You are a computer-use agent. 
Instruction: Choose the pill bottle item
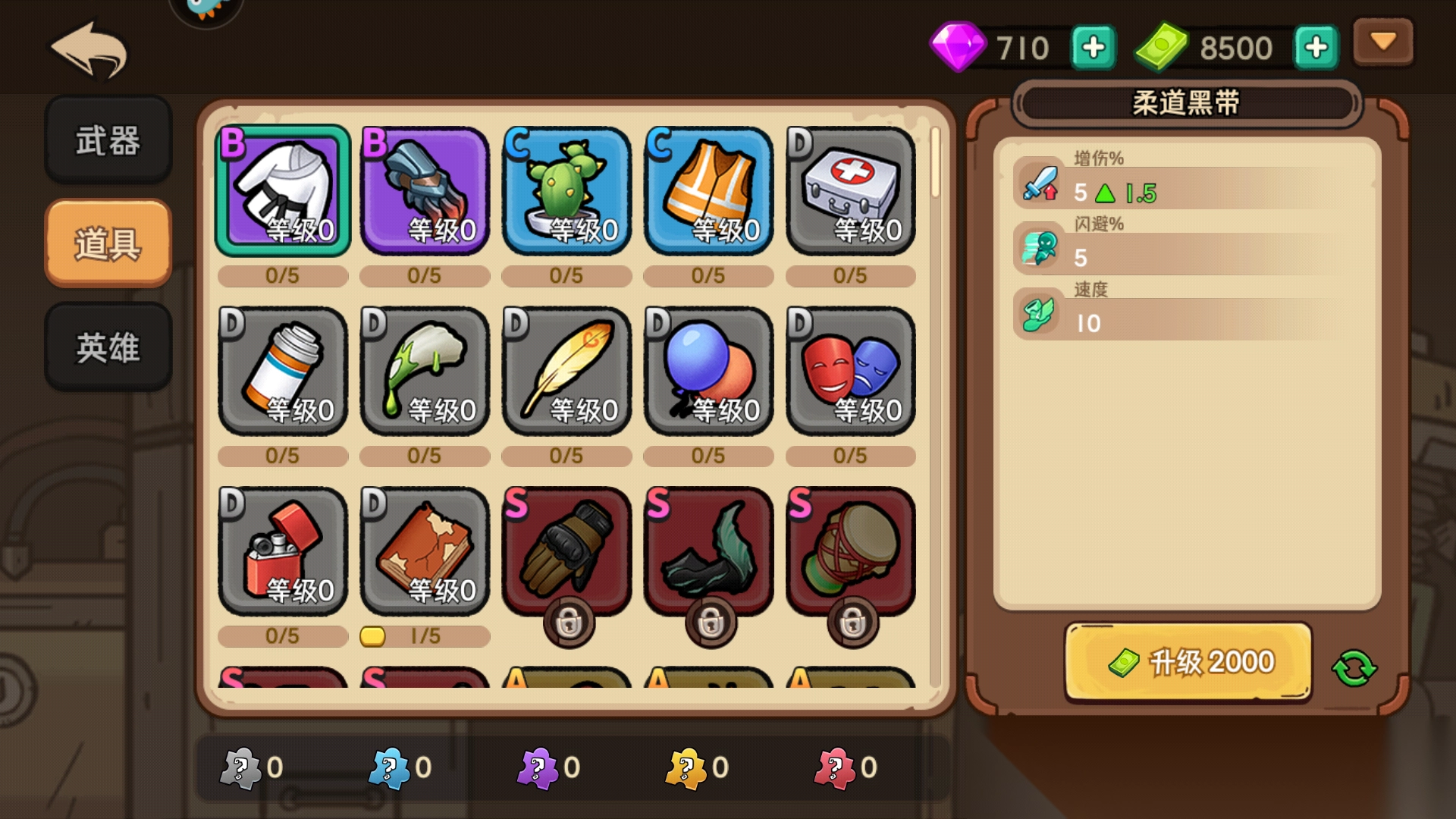point(283,370)
